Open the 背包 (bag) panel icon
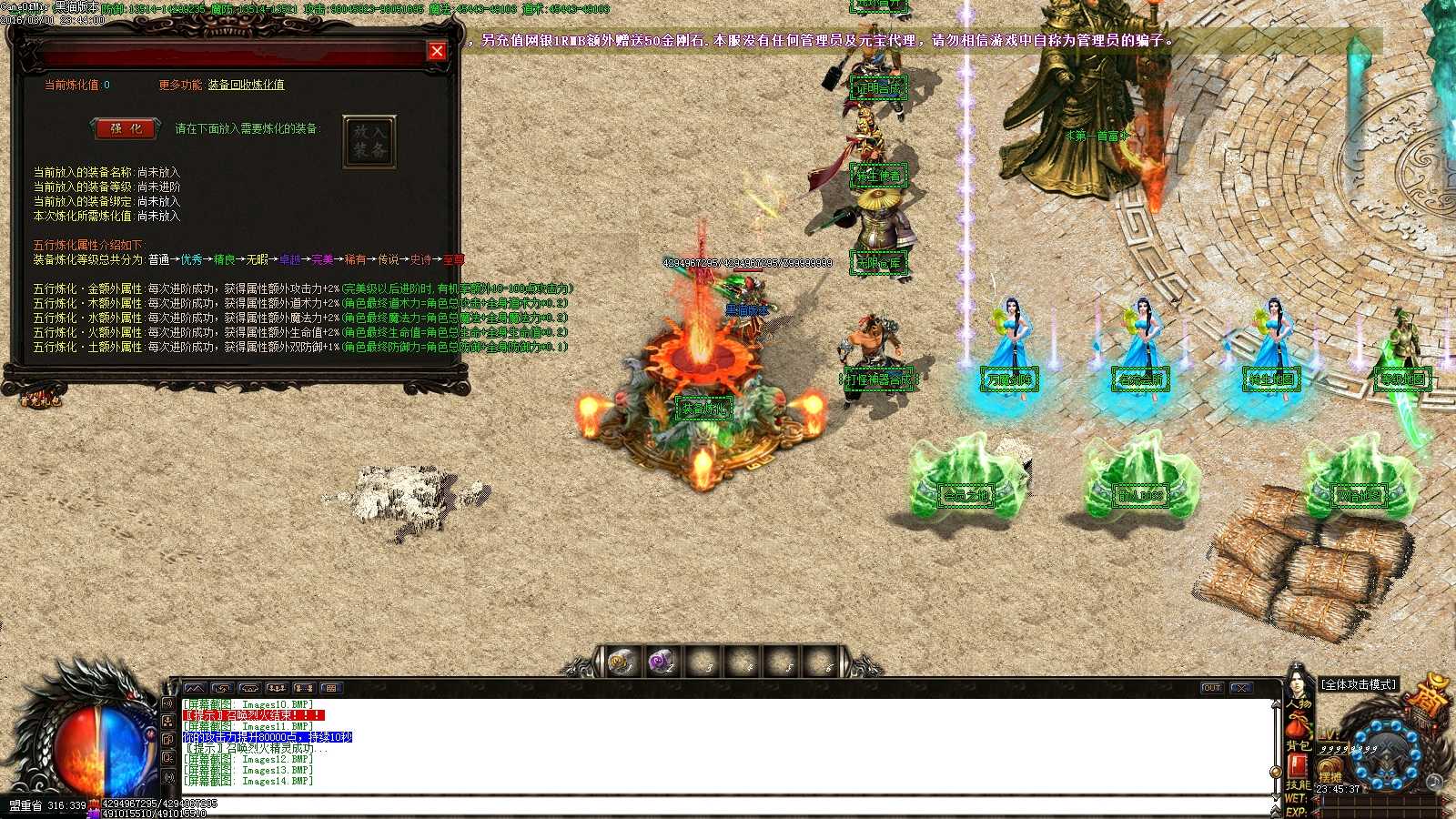The width and height of the screenshot is (1456, 819). coord(1300,744)
